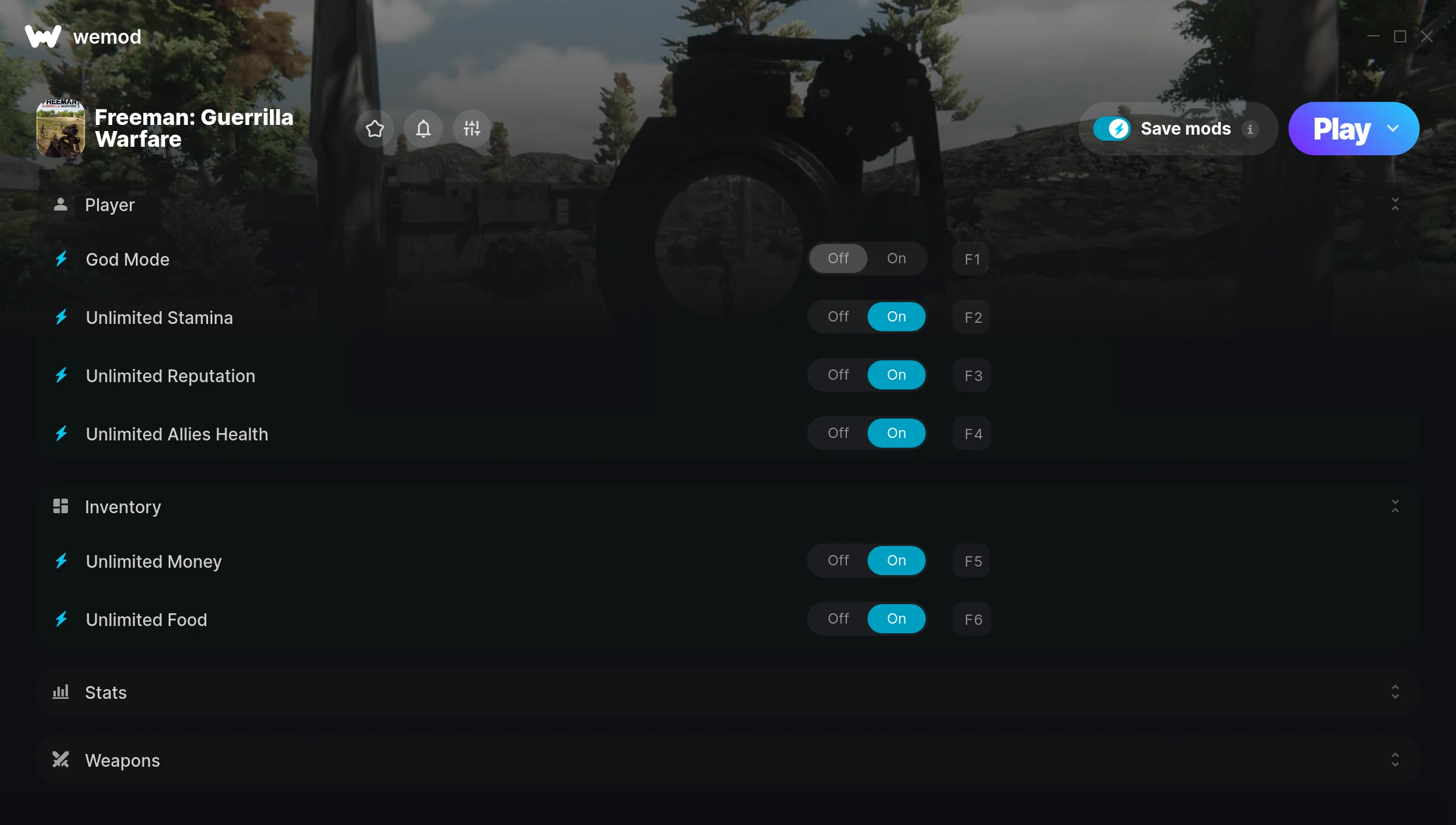
Task: Click the Player section person icon
Action: tap(61, 204)
